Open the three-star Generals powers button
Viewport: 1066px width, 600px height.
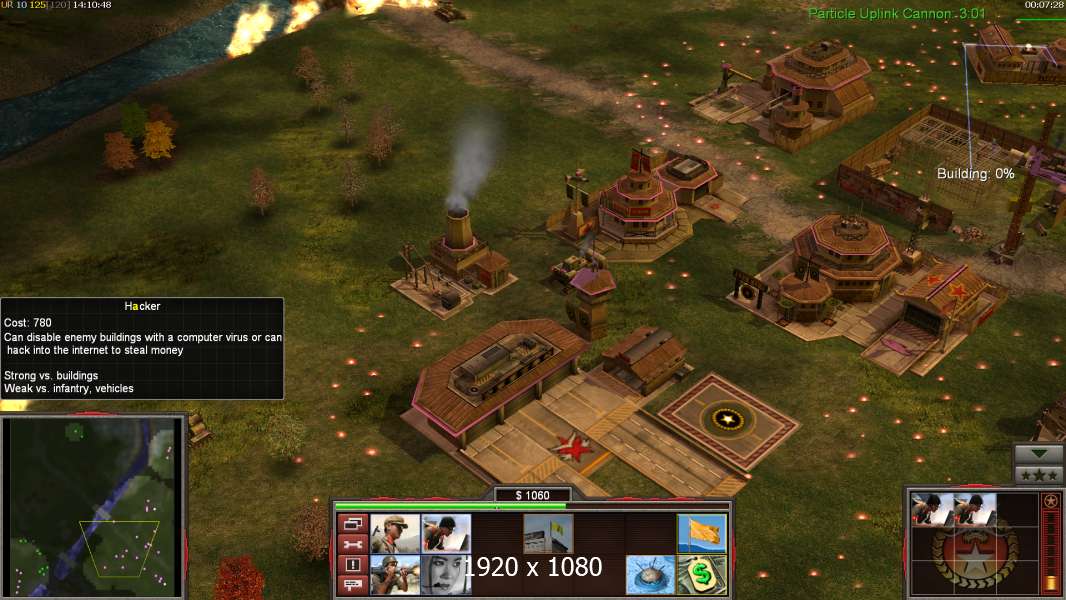pos(1039,475)
